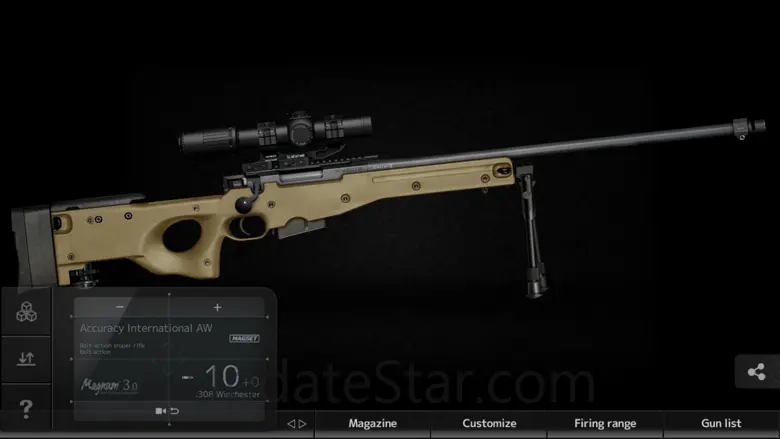Click the MAGSET badge

tap(244, 339)
